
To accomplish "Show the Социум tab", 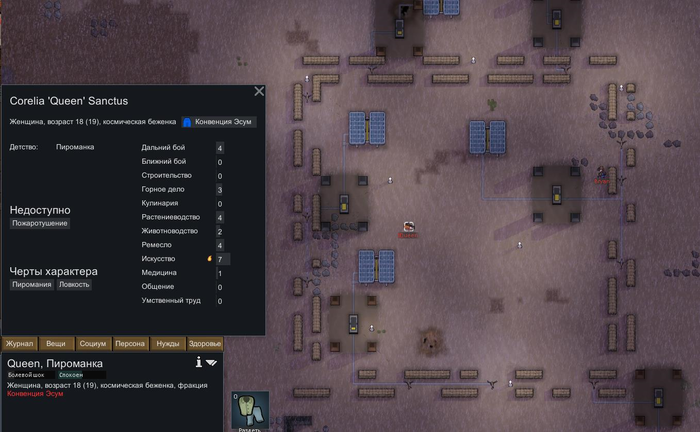I will point(92,344).
